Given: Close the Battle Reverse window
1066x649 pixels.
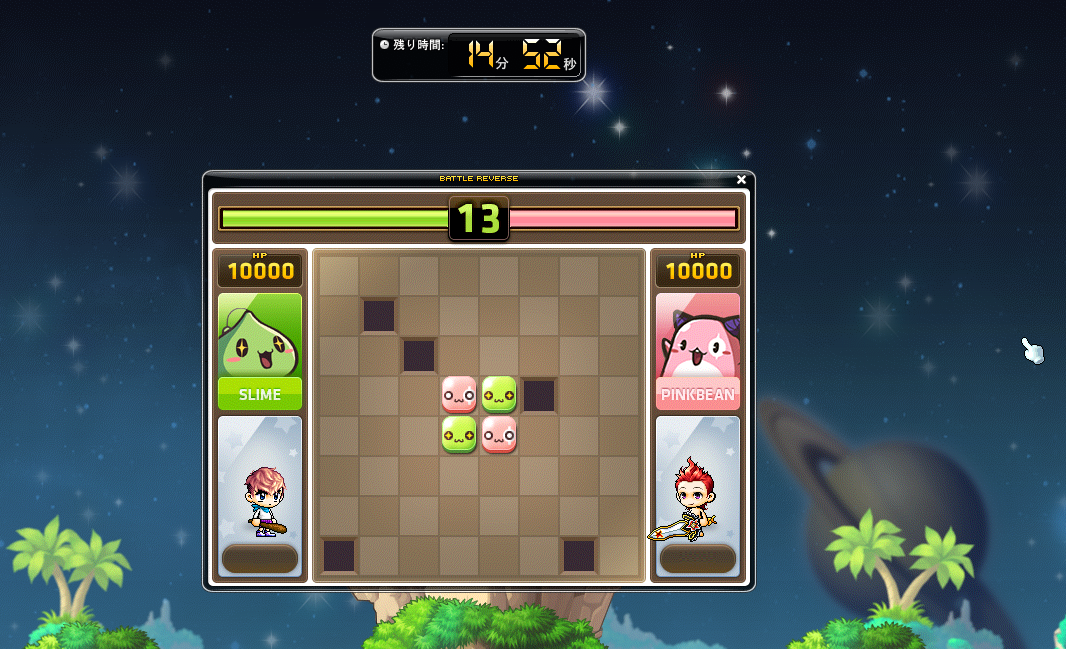Looking at the screenshot, I should click(741, 180).
